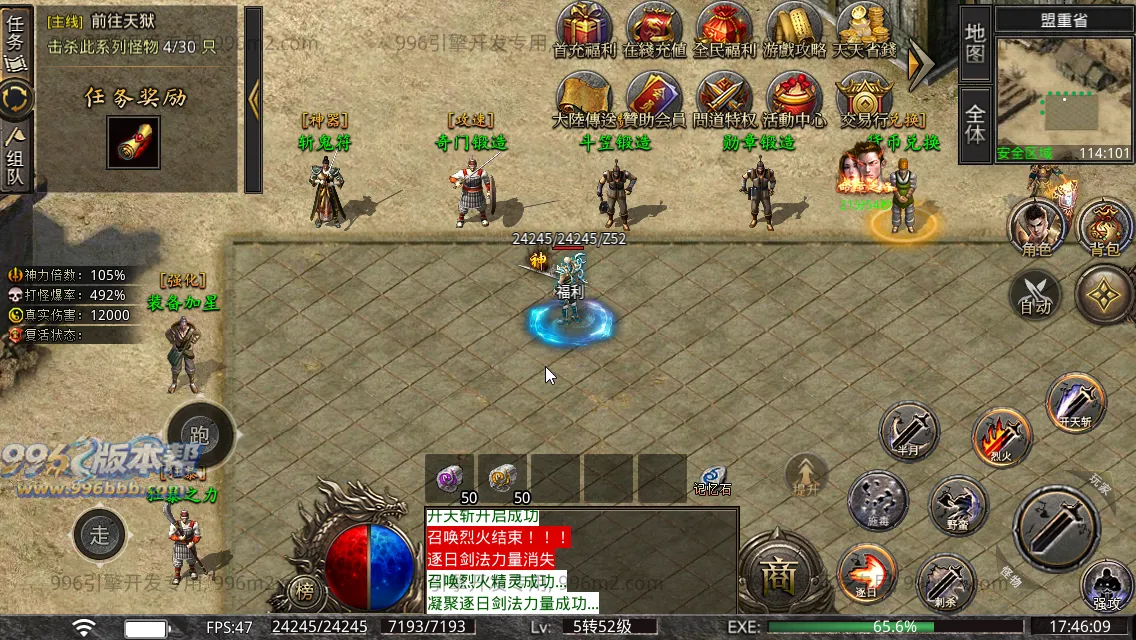Open the 游戲攻略 game guide scroll

pos(794,28)
